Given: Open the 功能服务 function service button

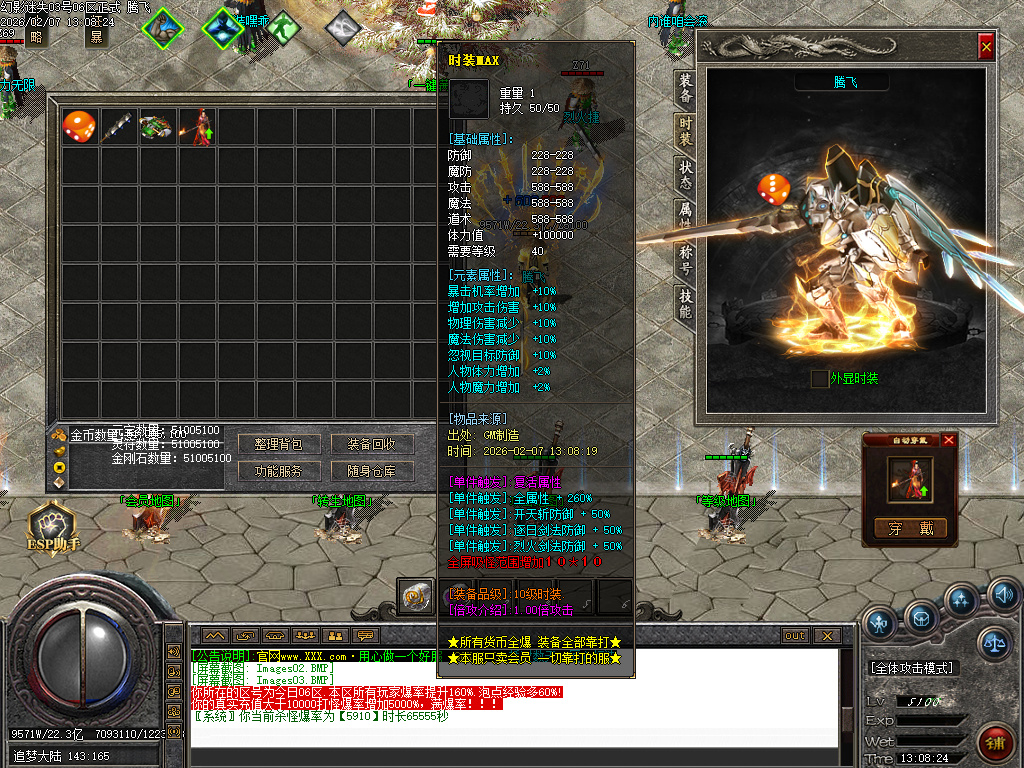Looking at the screenshot, I should click(279, 470).
